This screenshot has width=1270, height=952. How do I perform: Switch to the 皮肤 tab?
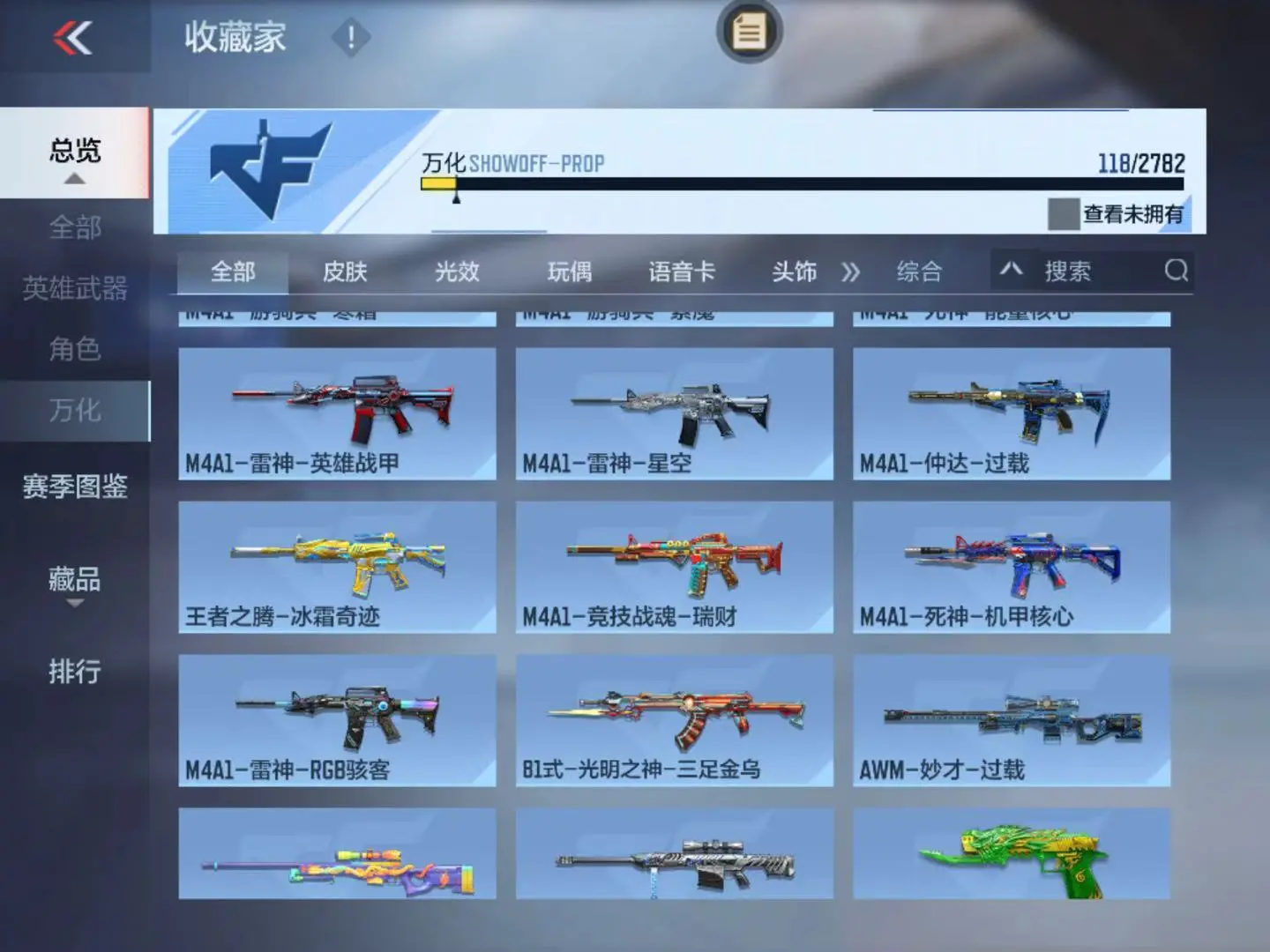point(345,271)
